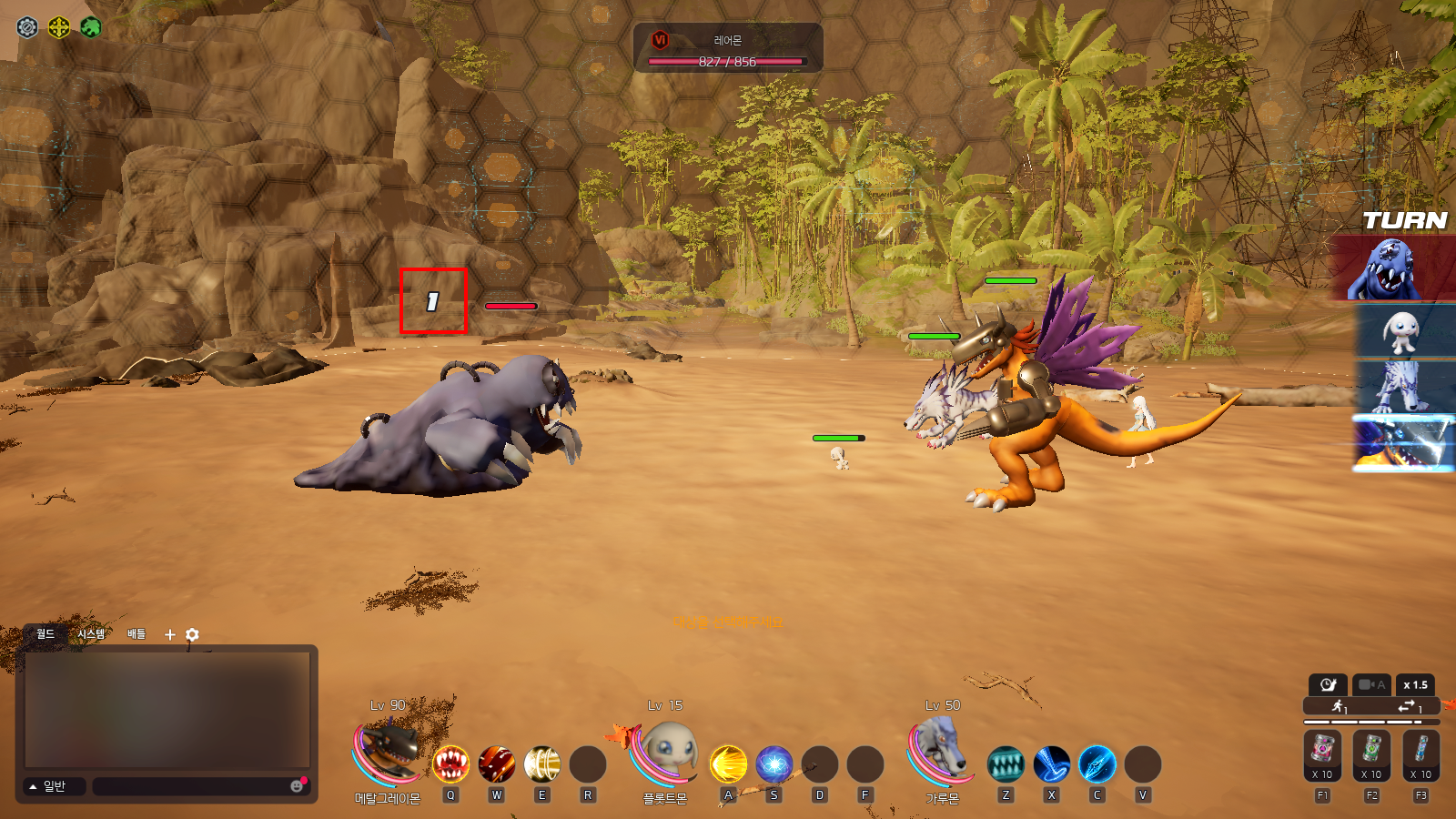The width and height of the screenshot is (1456, 819).
Task: Click the snail clock slow-mode button
Action: 1328,685
